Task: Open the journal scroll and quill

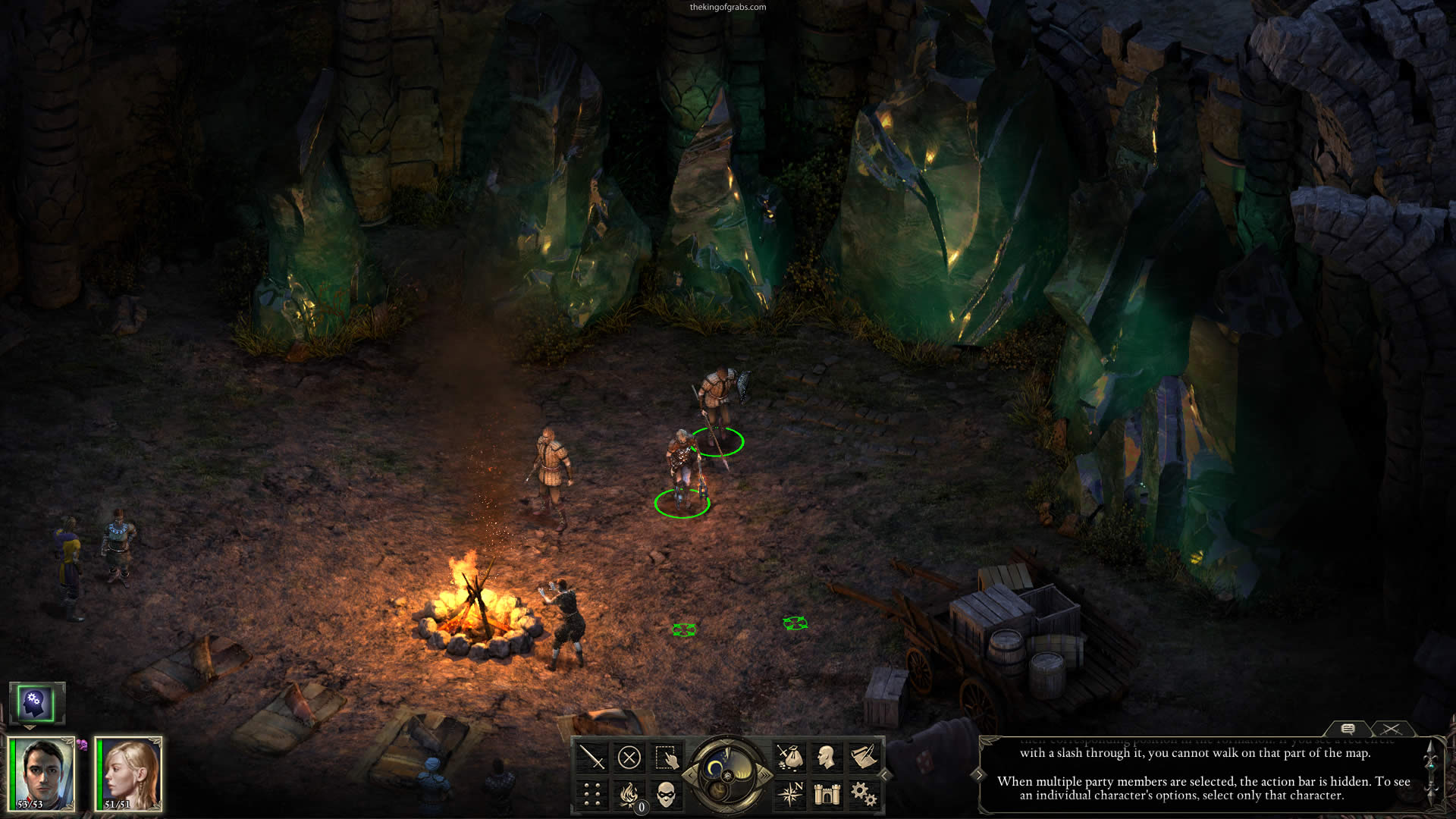Action: tap(864, 757)
